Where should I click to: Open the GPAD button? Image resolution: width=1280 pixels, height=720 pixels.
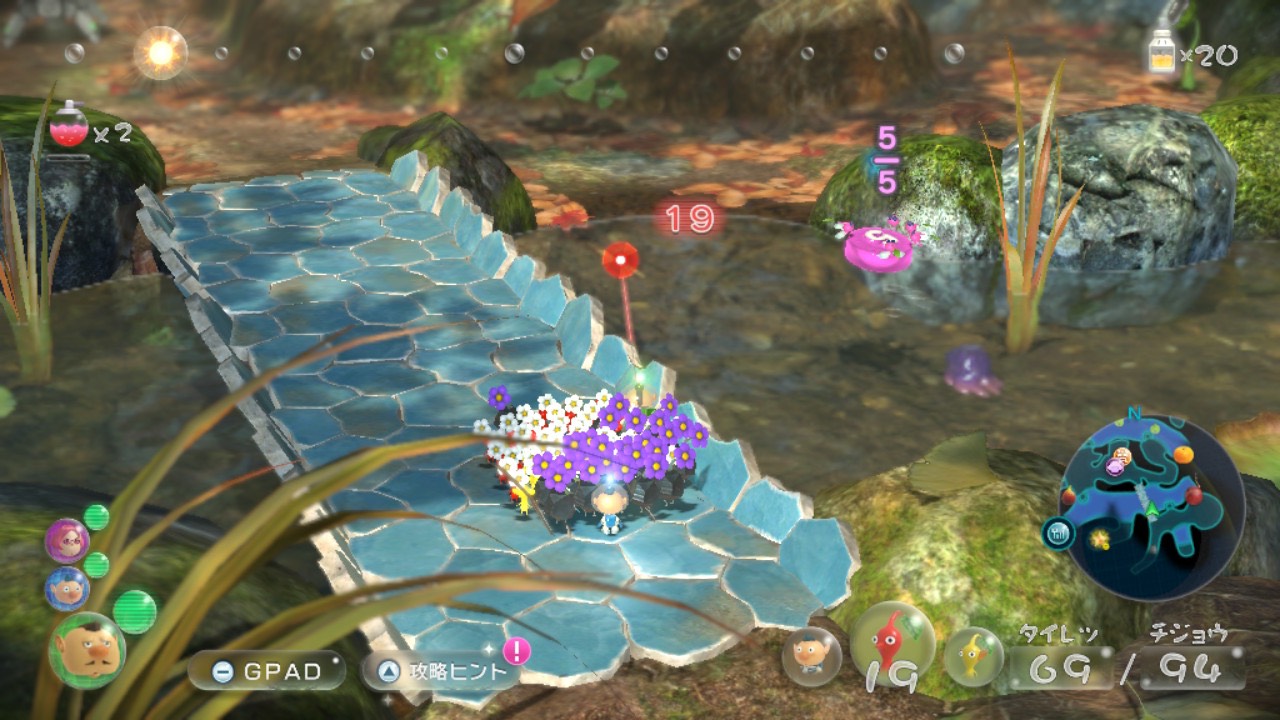pos(266,671)
